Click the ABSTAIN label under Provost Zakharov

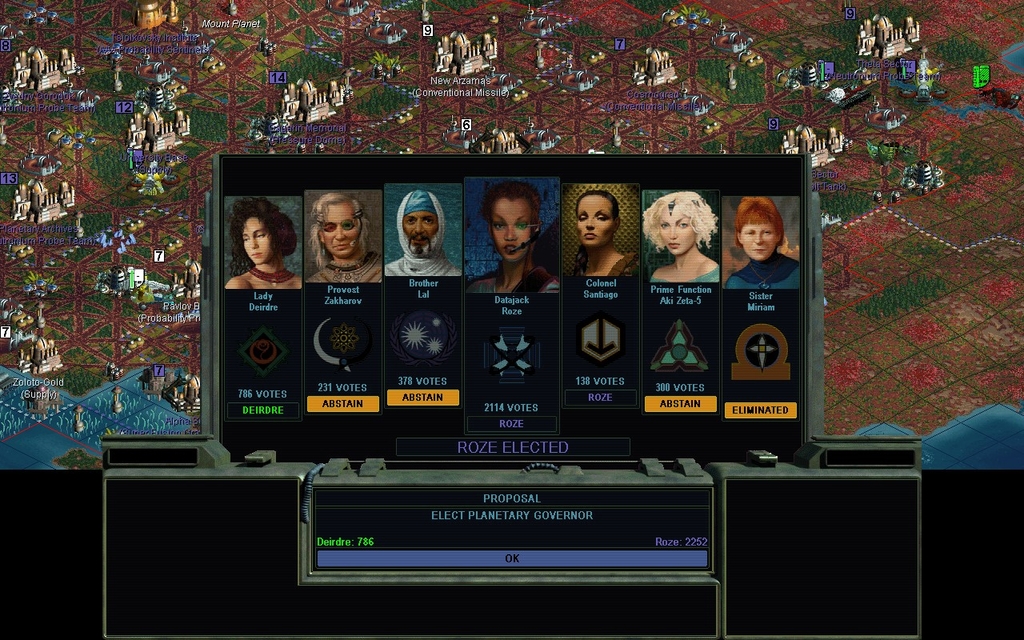click(x=343, y=404)
